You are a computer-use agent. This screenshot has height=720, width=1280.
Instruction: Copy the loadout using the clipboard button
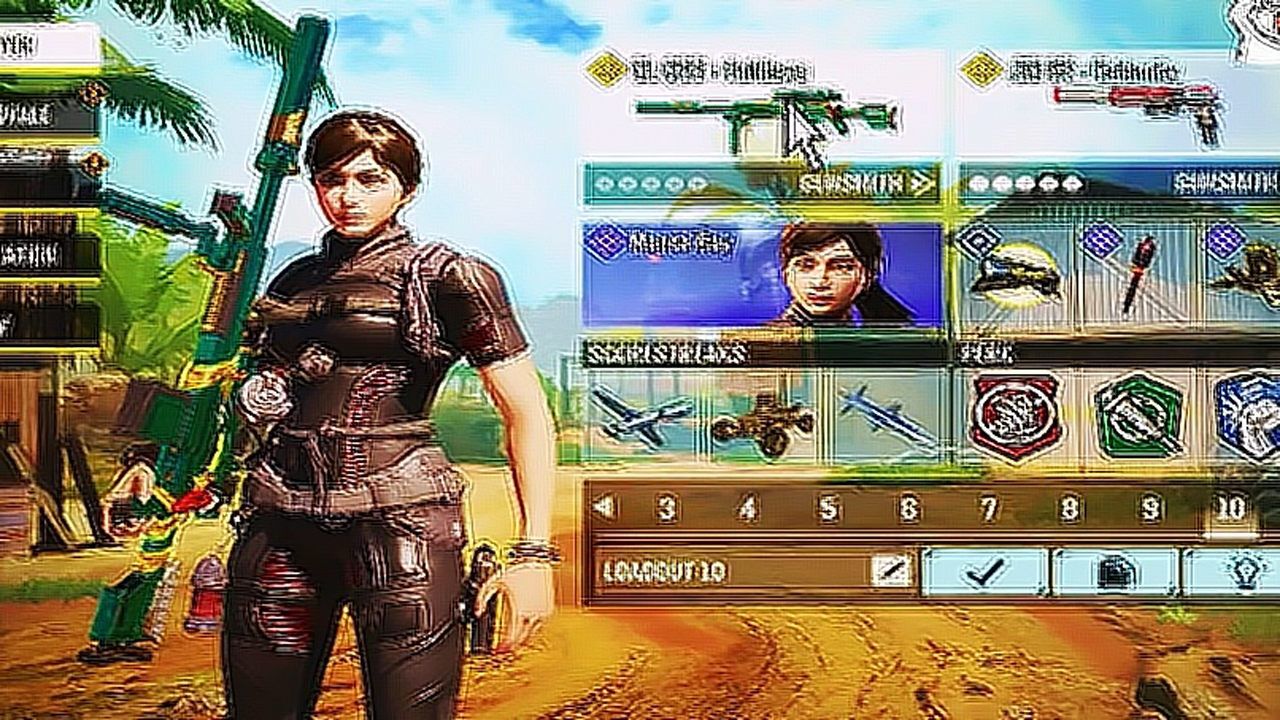tap(1115, 572)
